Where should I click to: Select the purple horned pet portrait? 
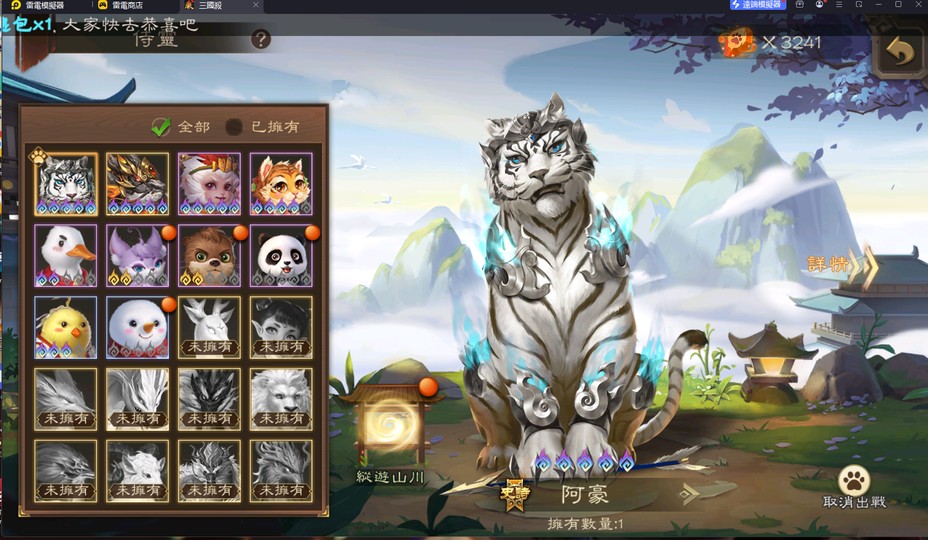(x=137, y=255)
